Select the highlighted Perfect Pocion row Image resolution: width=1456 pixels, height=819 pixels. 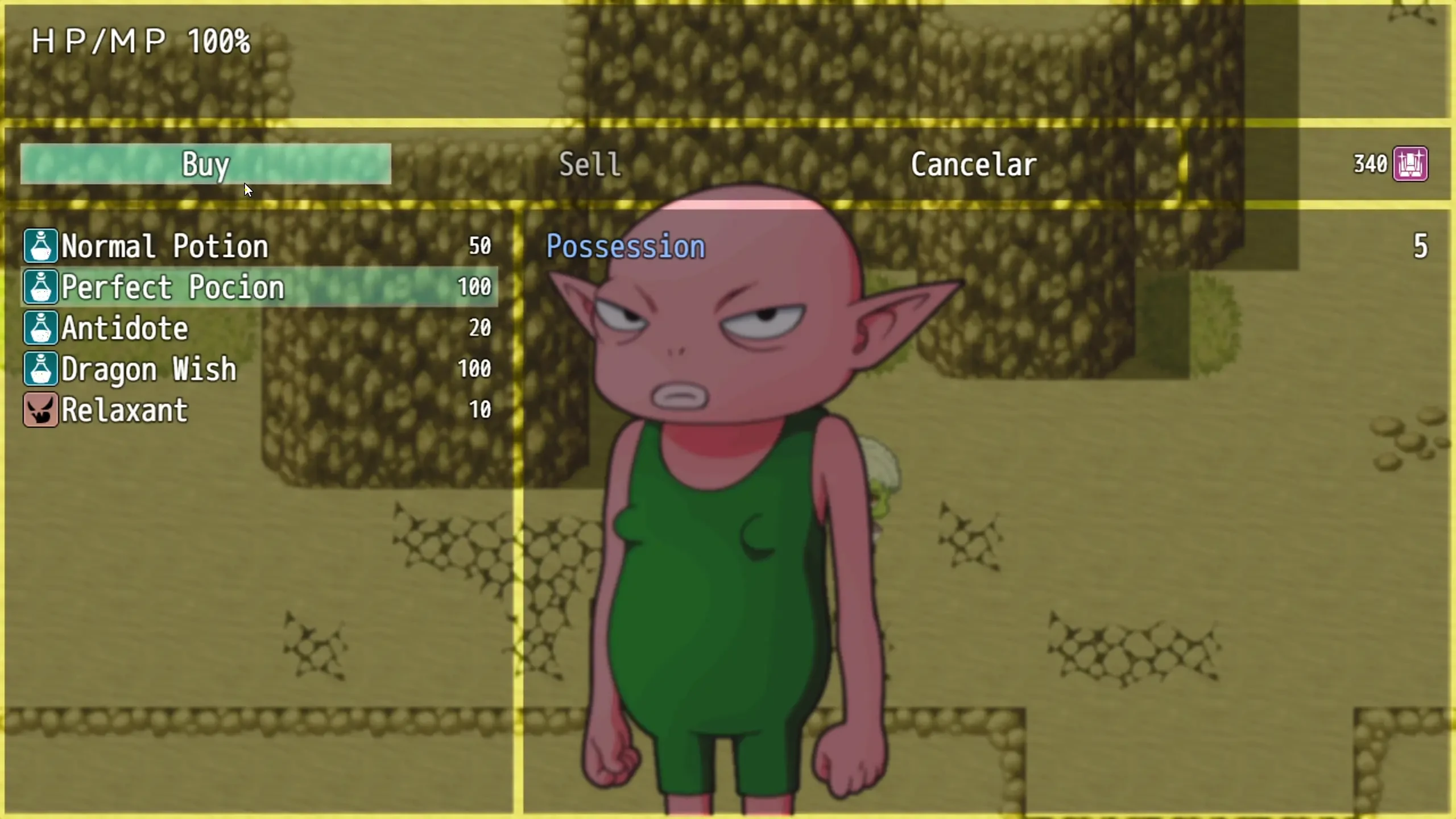point(227,288)
